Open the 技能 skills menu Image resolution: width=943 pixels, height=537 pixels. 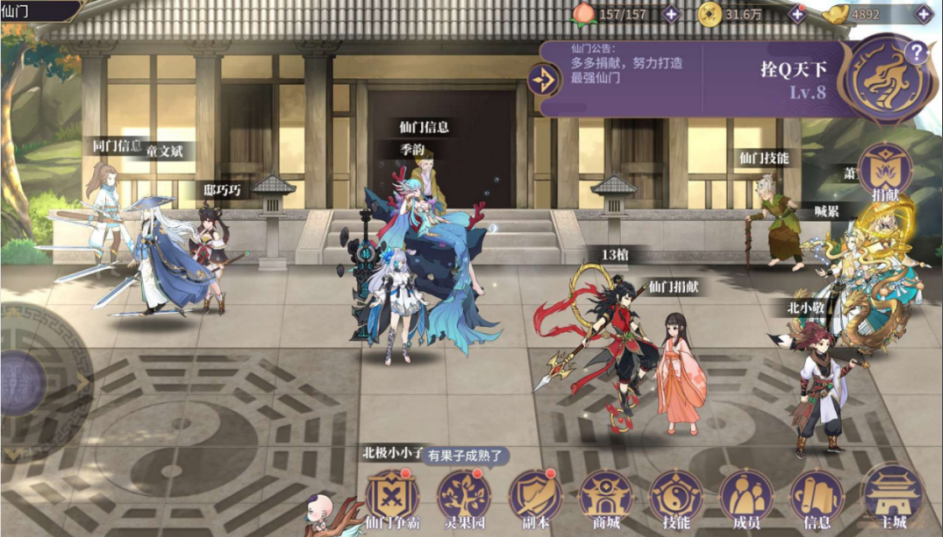click(676, 496)
